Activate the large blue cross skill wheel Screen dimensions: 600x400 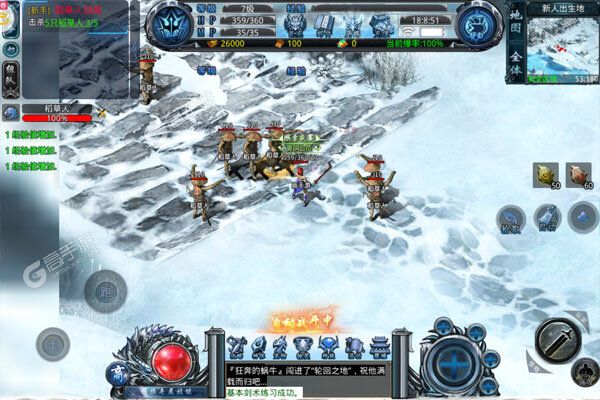coord(454,356)
